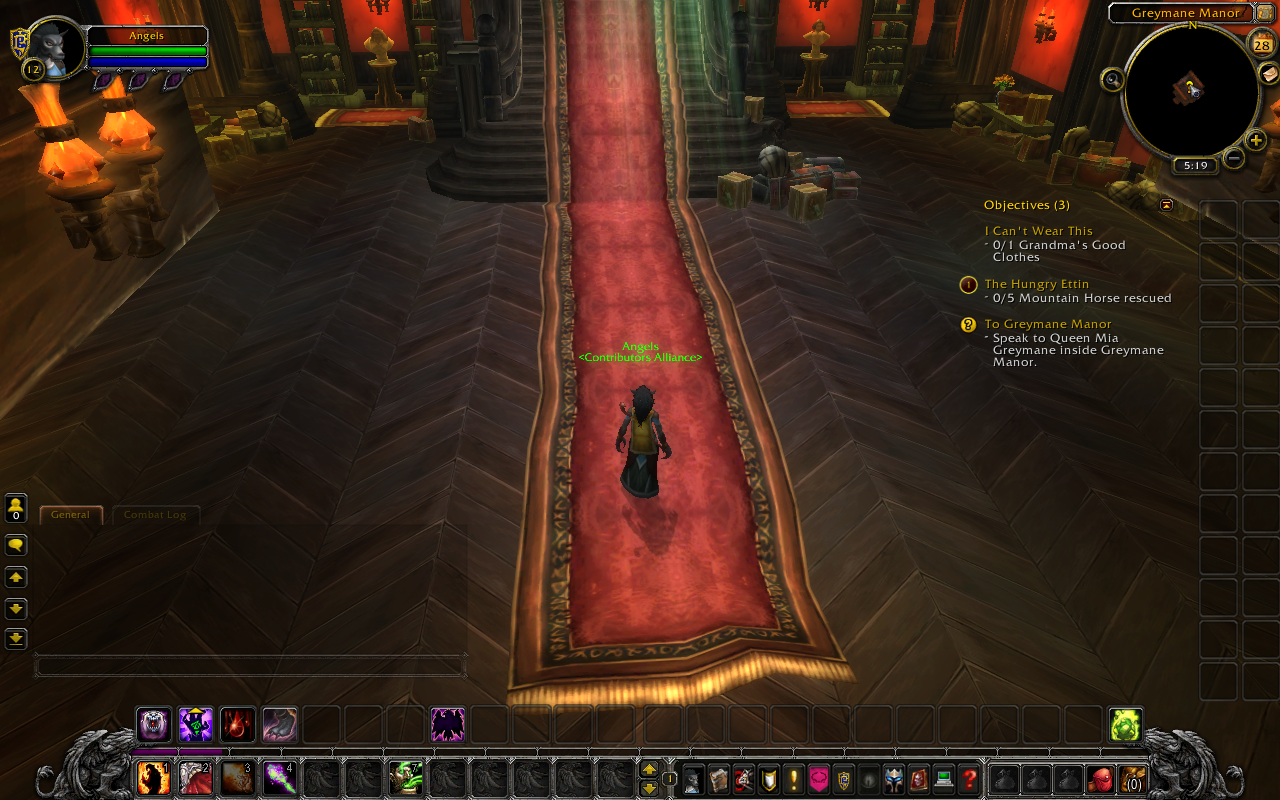Click inside the chat input field
Viewport: 1280px width, 800px height.
pos(250,661)
